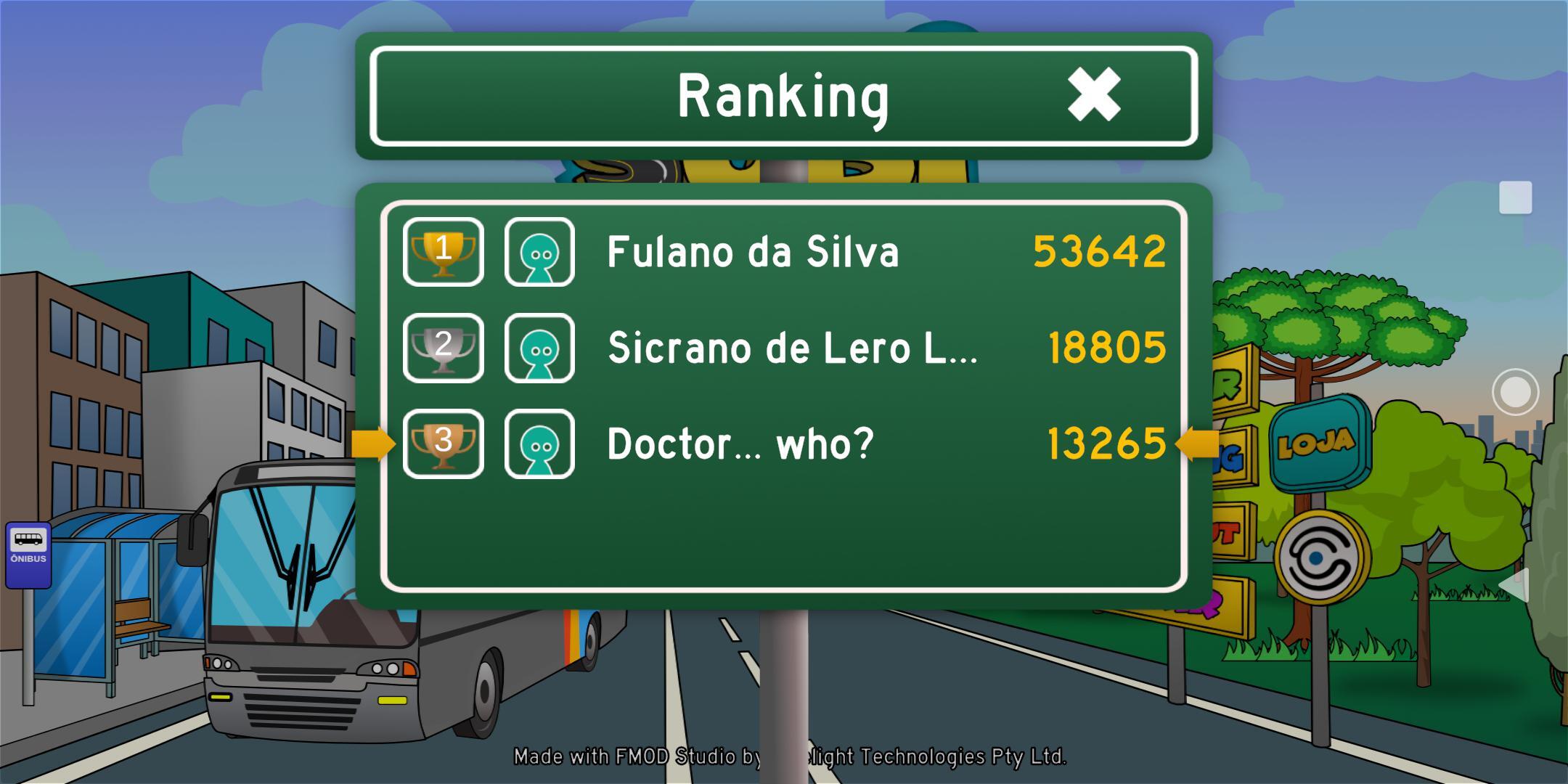Expand the truncated name Sicrano de Lero L...

[x=791, y=347]
